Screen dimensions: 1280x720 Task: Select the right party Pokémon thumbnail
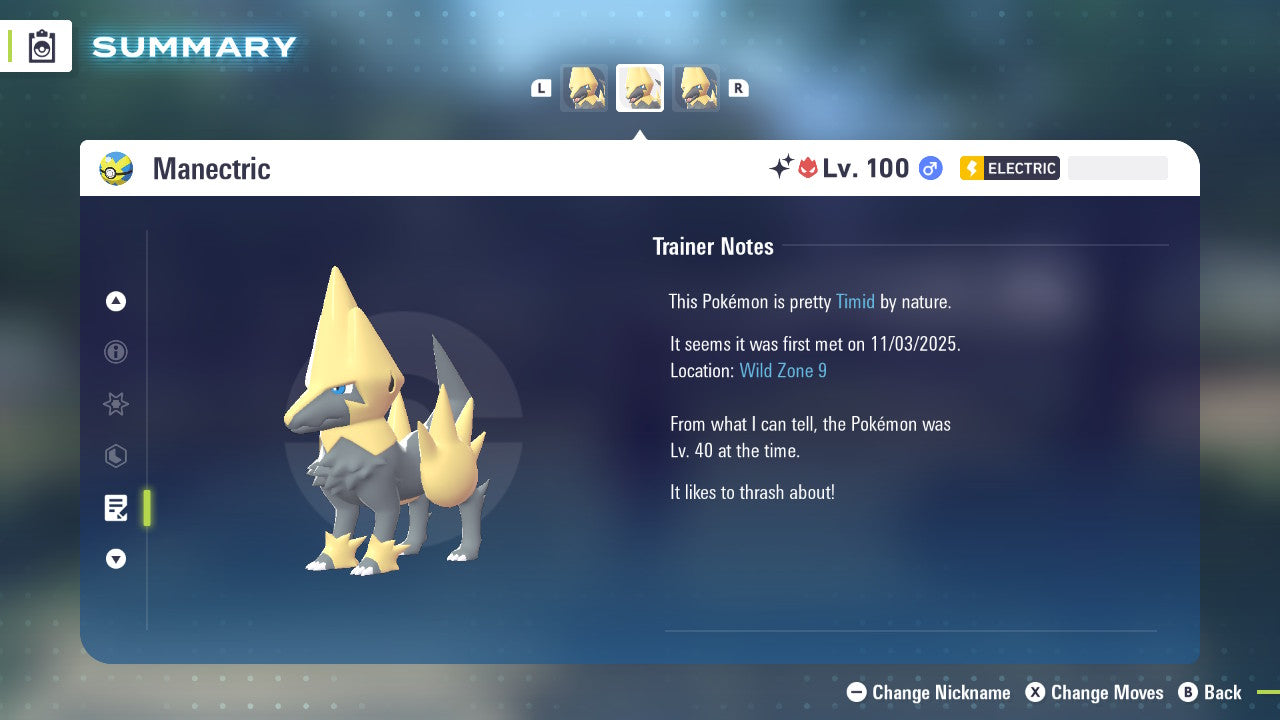[695, 88]
